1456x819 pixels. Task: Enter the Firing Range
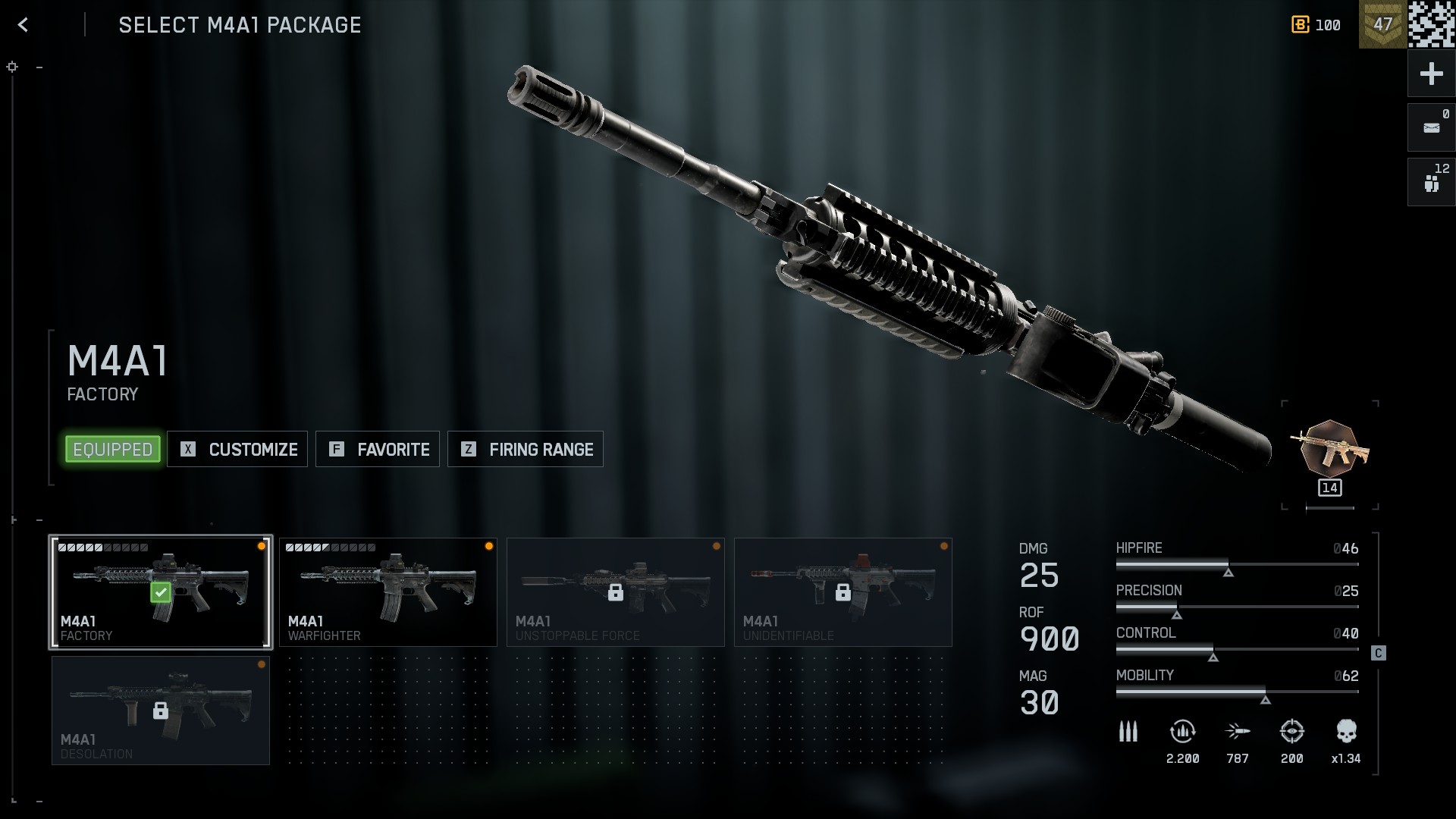click(526, 449)
